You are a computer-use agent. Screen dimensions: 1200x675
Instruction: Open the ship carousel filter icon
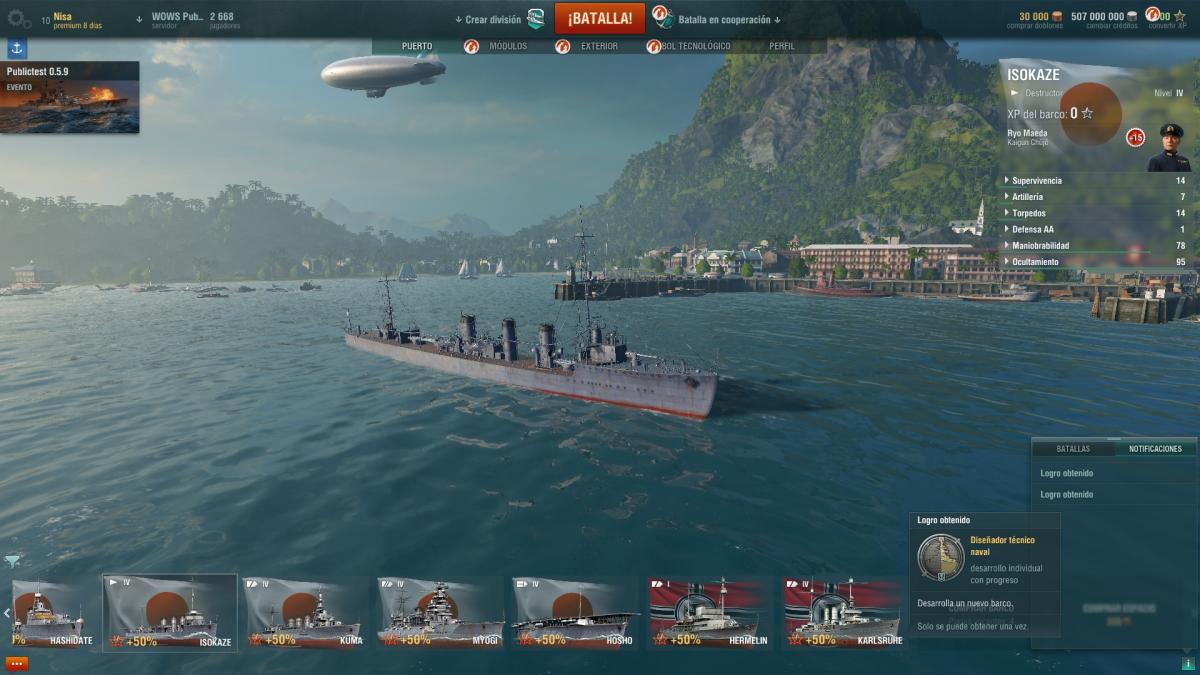click(x=12, y=561)
